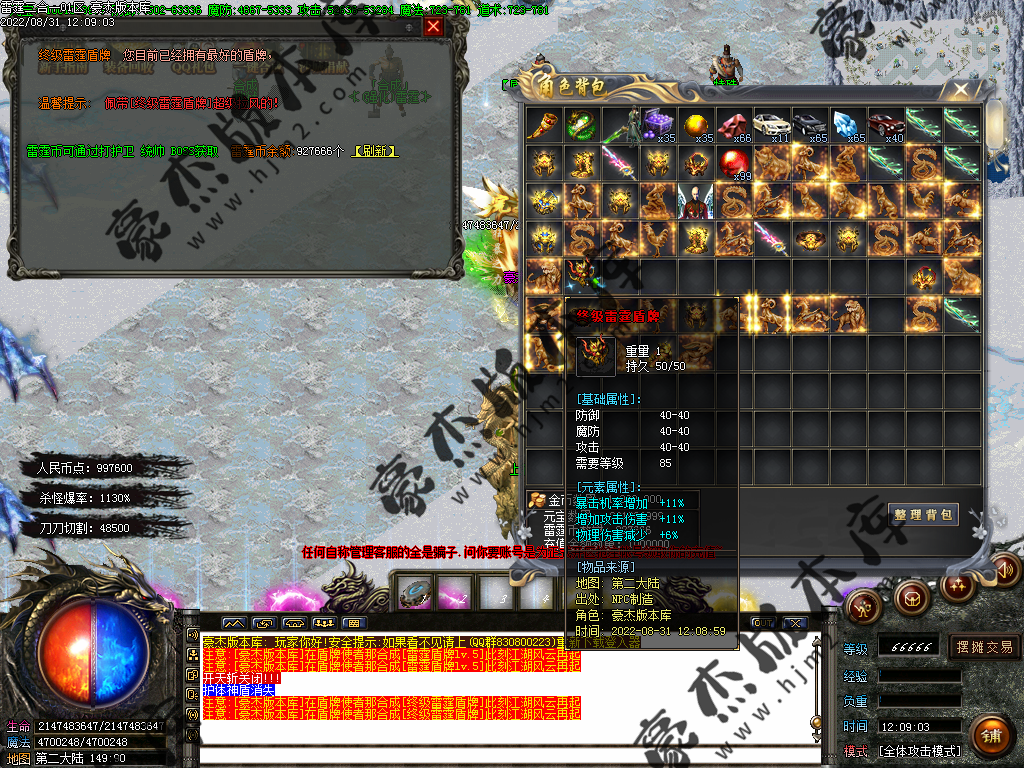Select the red orb stack x99
Image resolution: width=1024 pixels, height=768 pixels.
point(733,162)
